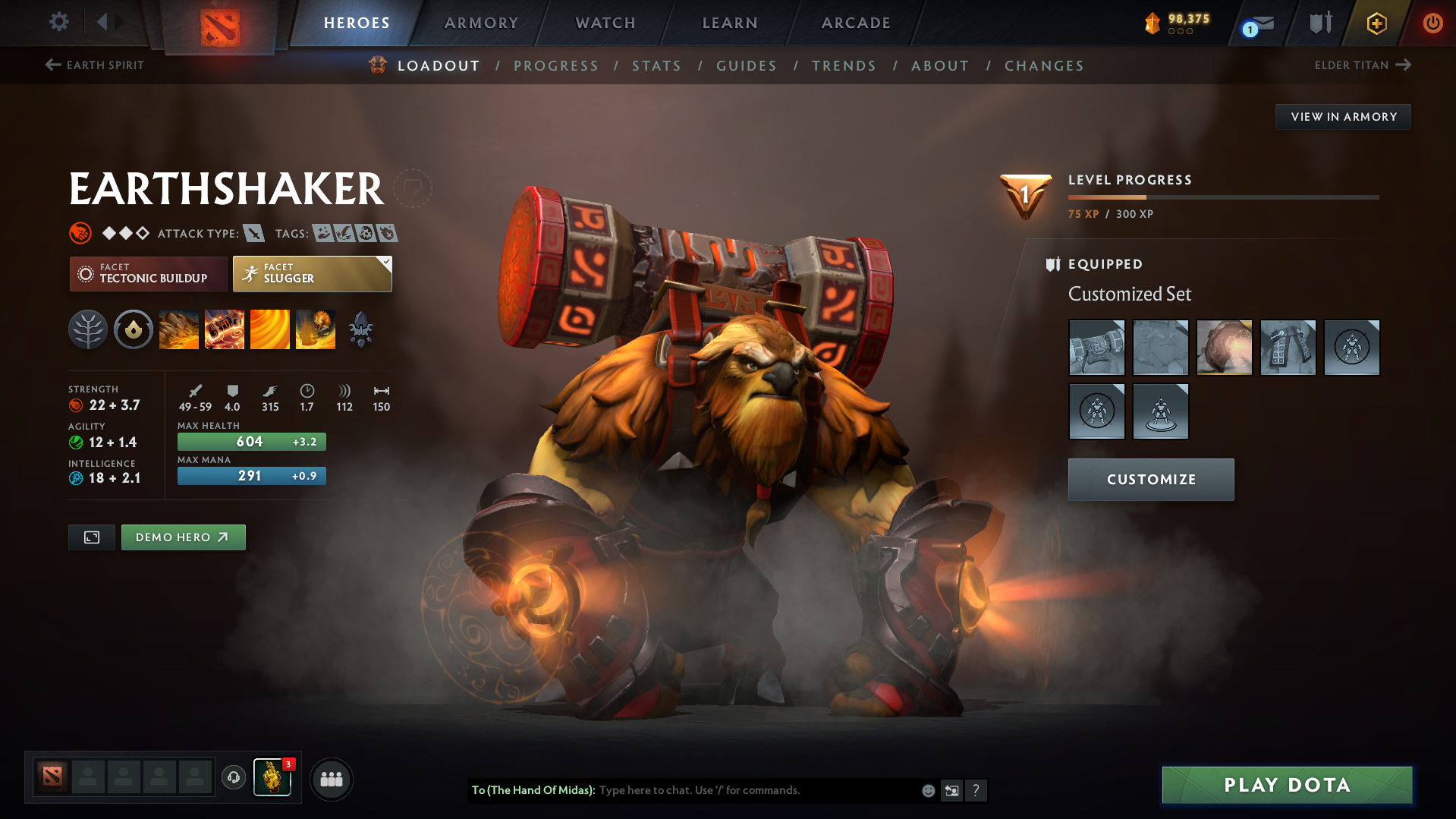The image size is (1456, 819).
Task: Switch to the STATS tab
Action: click(656, 66)
